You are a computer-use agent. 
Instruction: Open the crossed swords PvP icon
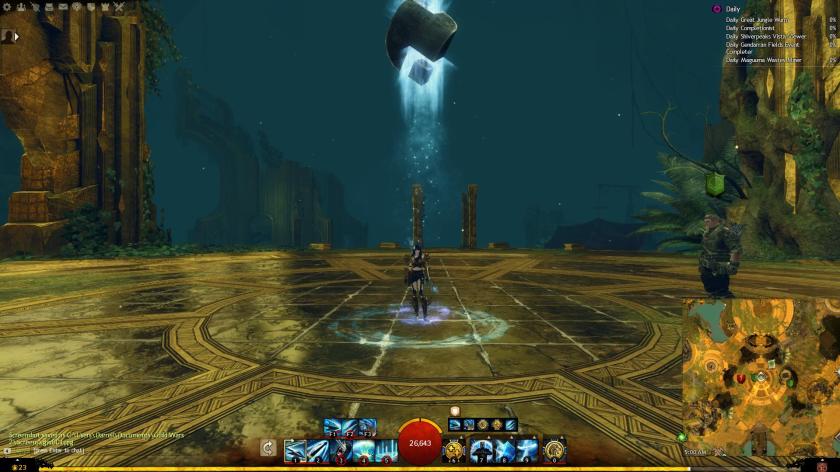point(119,7)
